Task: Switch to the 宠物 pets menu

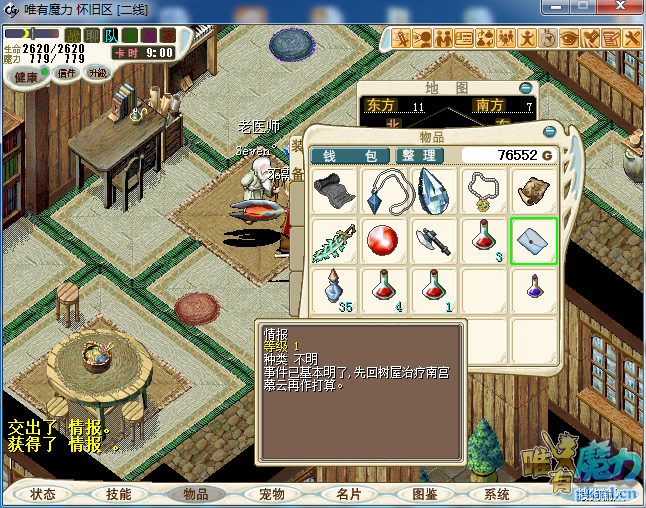Action: [x=271, y=494]
